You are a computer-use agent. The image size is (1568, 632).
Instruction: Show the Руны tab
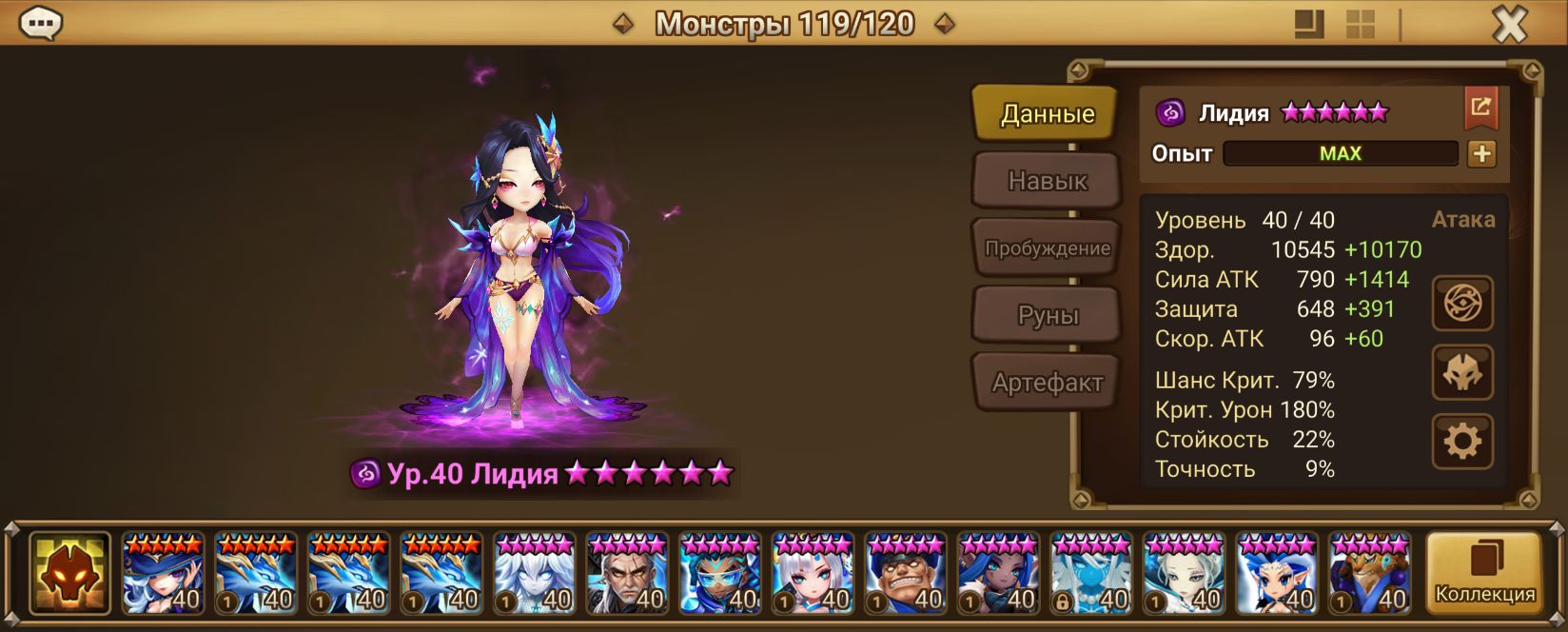(1047, 316)
